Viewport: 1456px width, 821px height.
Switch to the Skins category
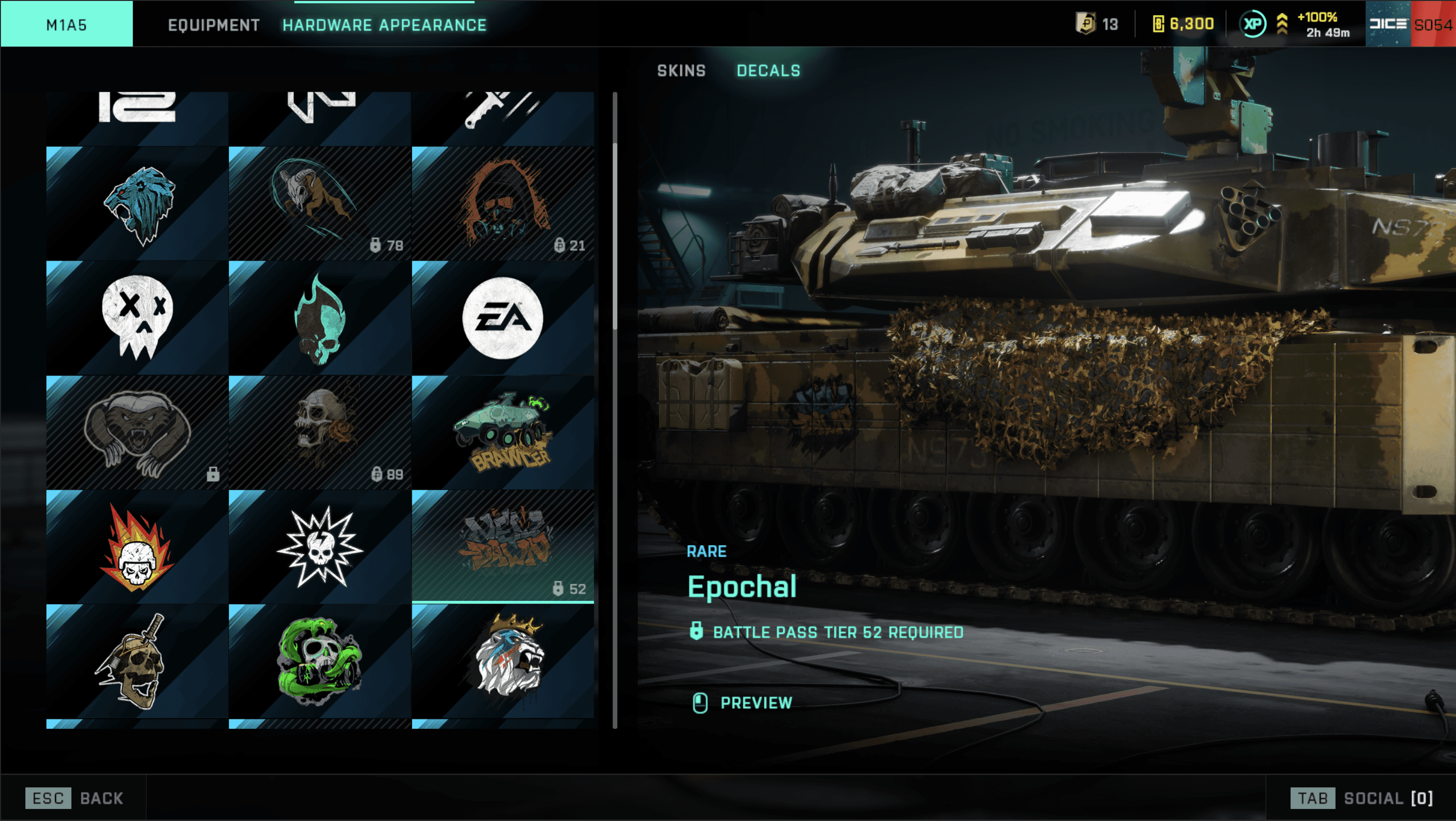point(681,71)
